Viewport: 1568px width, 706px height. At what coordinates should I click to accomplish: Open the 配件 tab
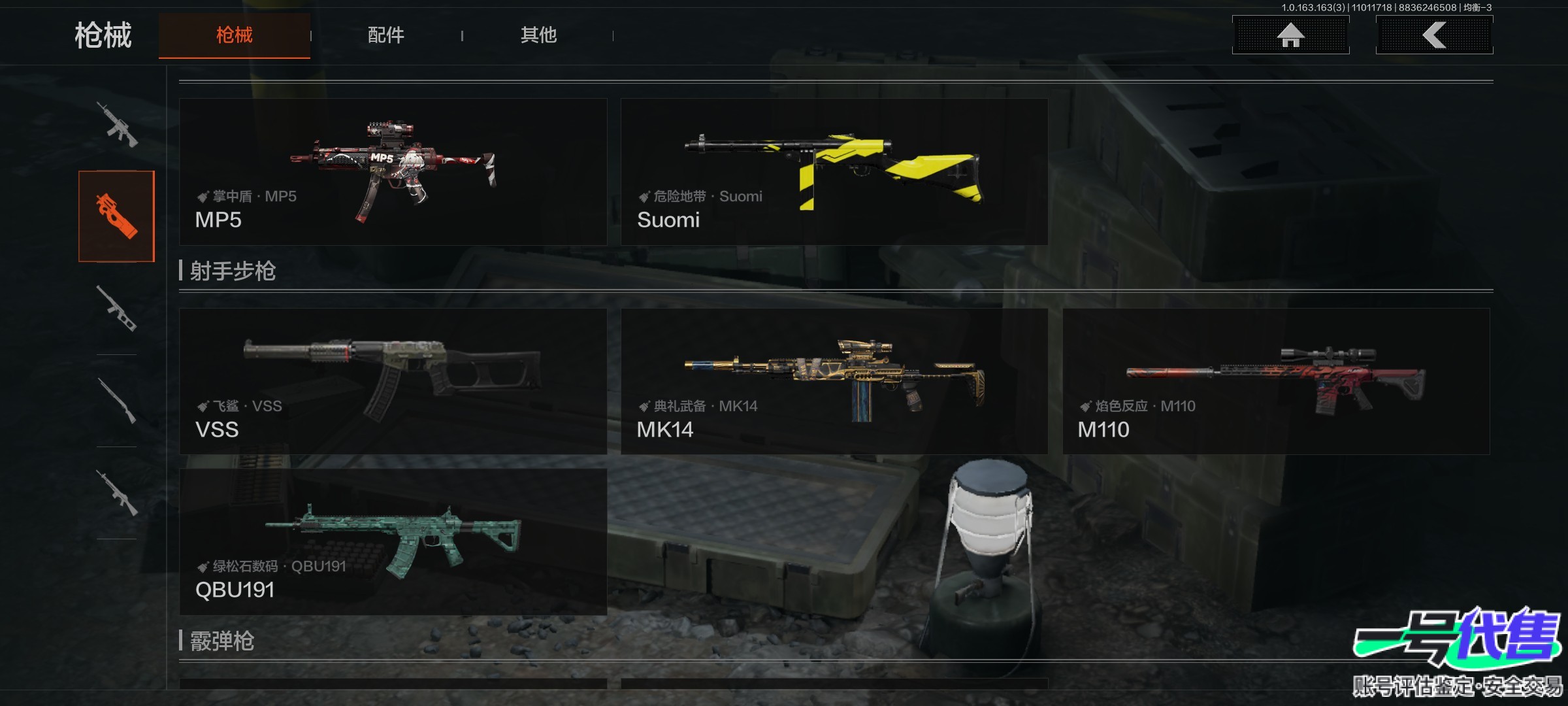(x=385, y=35)
